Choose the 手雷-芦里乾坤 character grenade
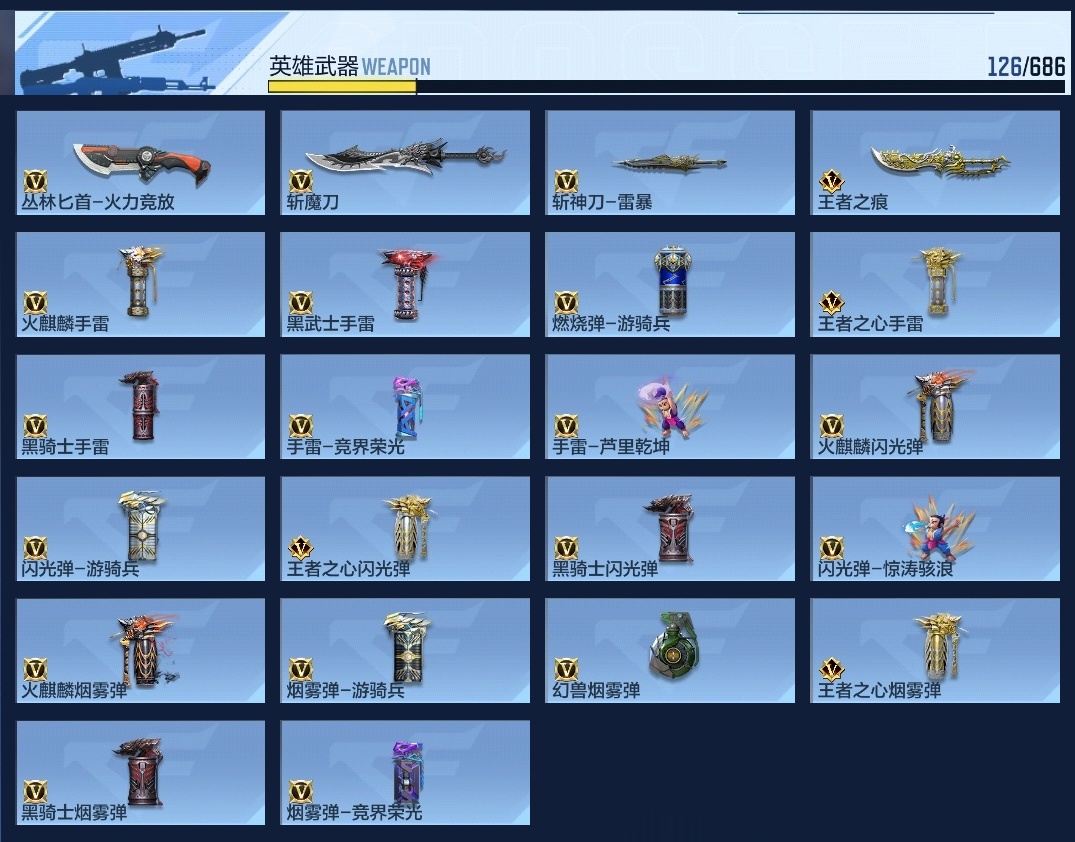The image size is (1075, 842). tap(670, 406)
